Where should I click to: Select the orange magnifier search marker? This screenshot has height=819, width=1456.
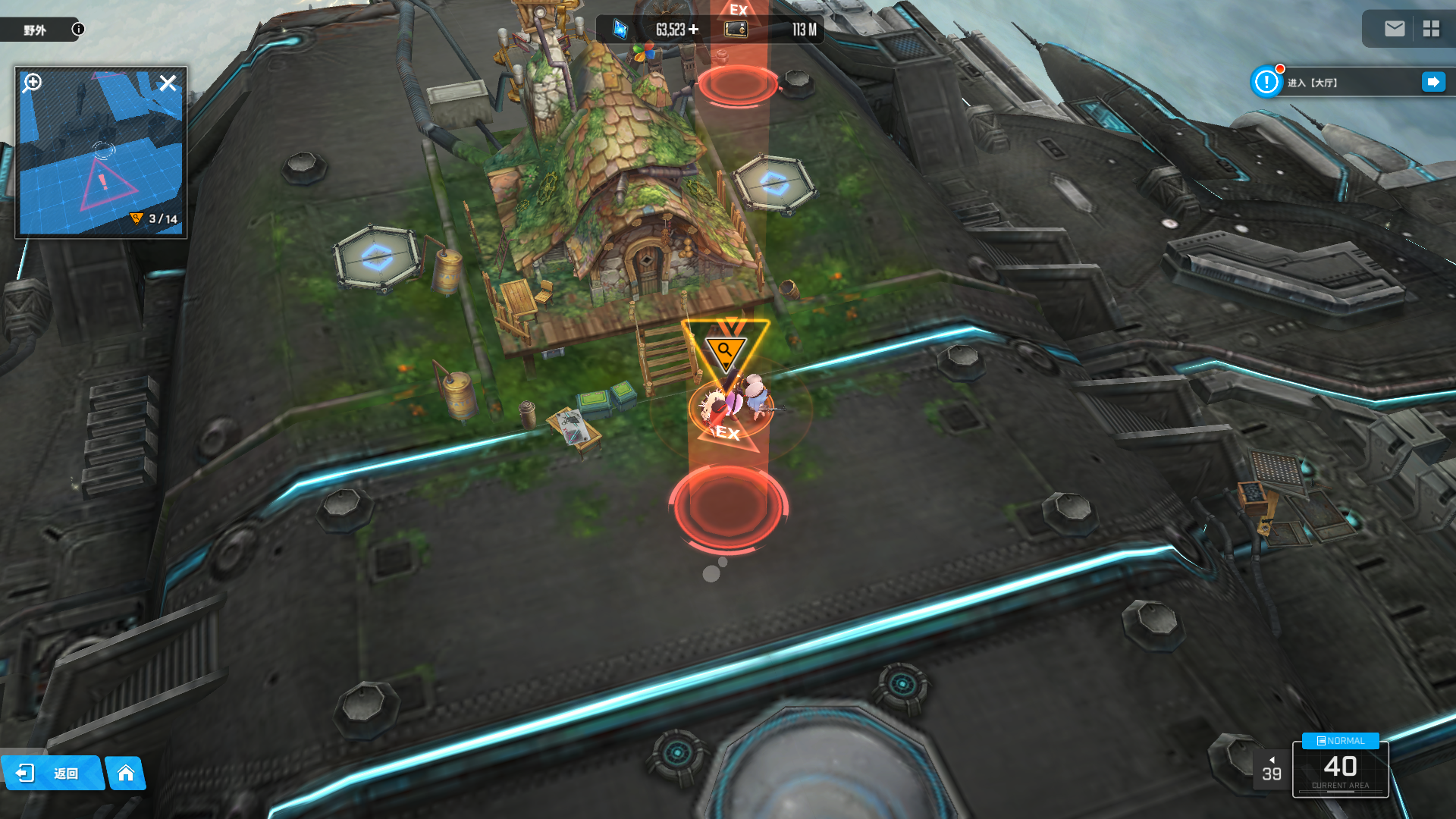(725, 350)
